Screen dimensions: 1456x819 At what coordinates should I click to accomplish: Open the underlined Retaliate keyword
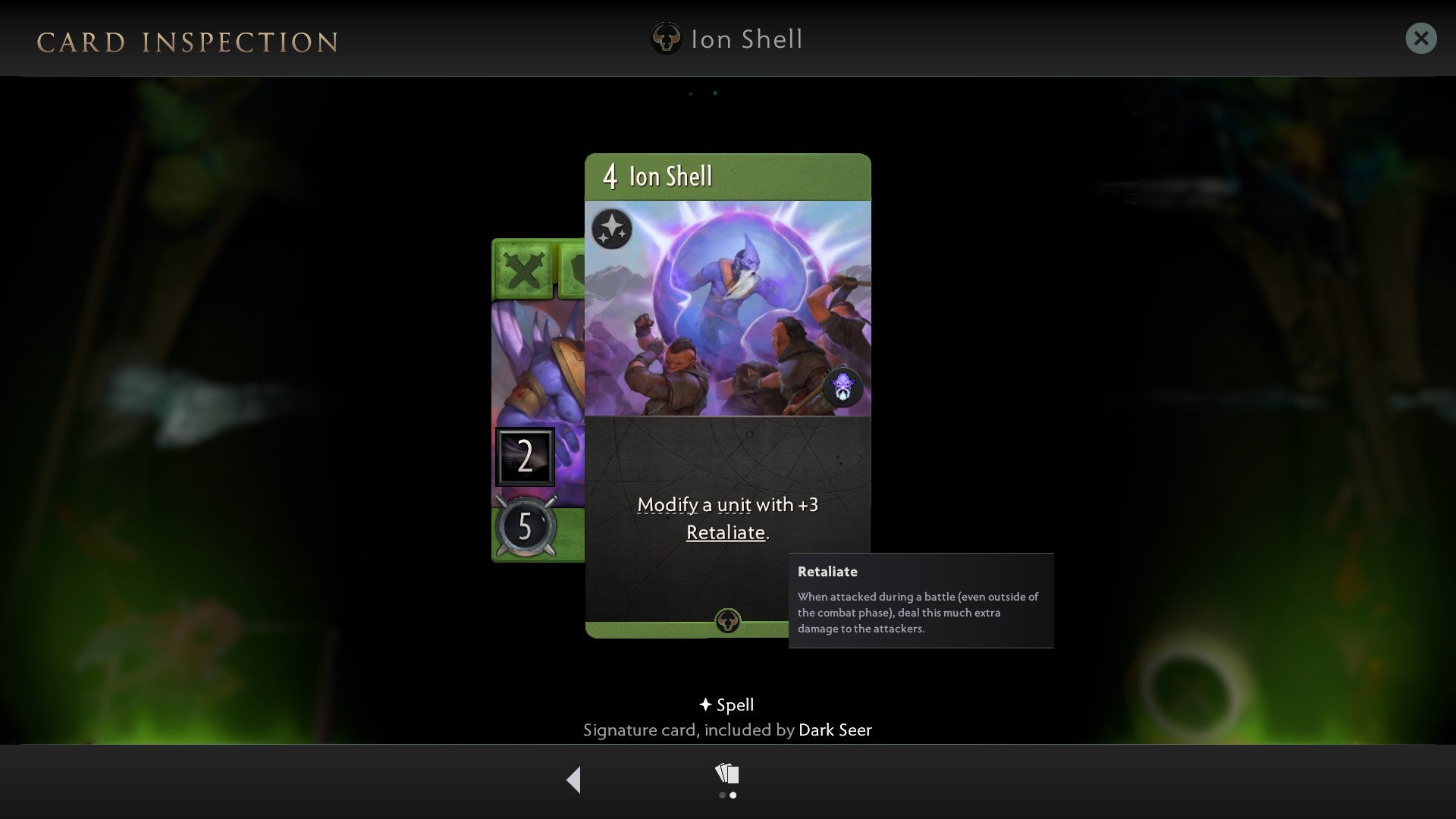(725, 532)
